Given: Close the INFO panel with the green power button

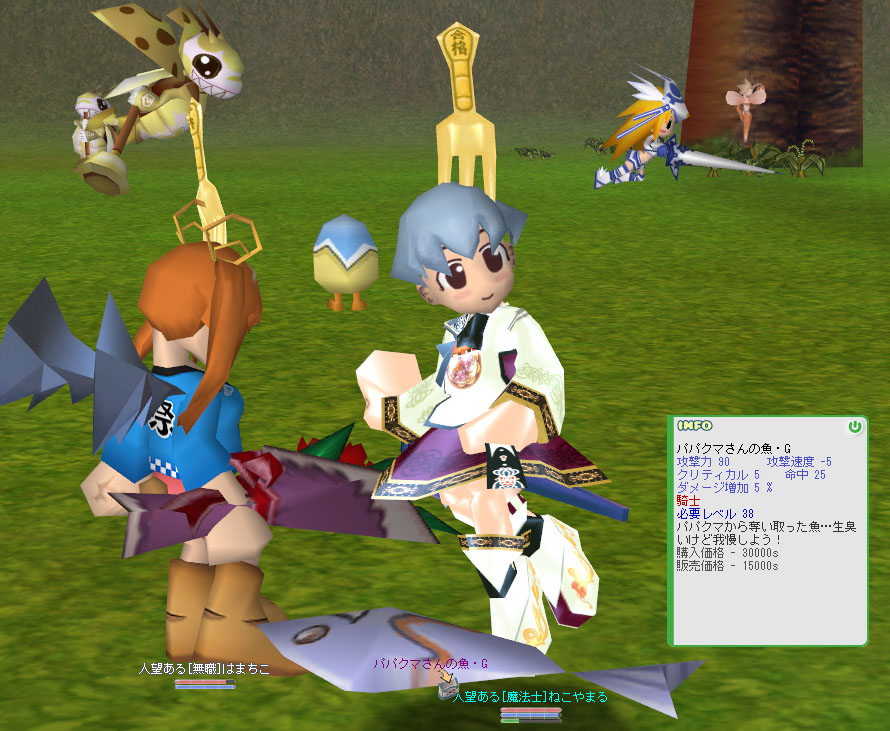Looking at the screenshot, I should click(854, 426).
